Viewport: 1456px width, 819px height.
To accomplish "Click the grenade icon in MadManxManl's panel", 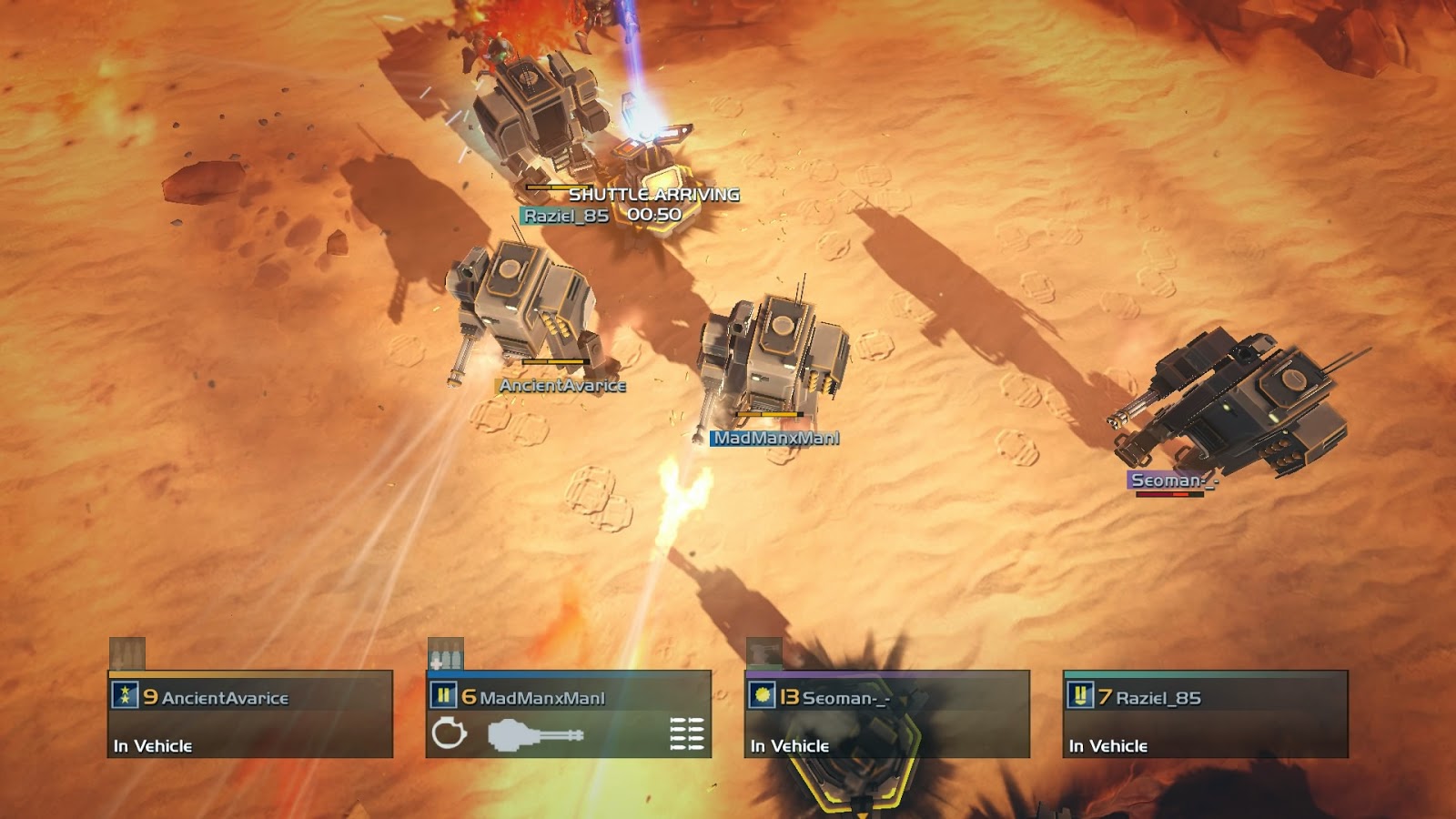I will (x=449, y=733).
